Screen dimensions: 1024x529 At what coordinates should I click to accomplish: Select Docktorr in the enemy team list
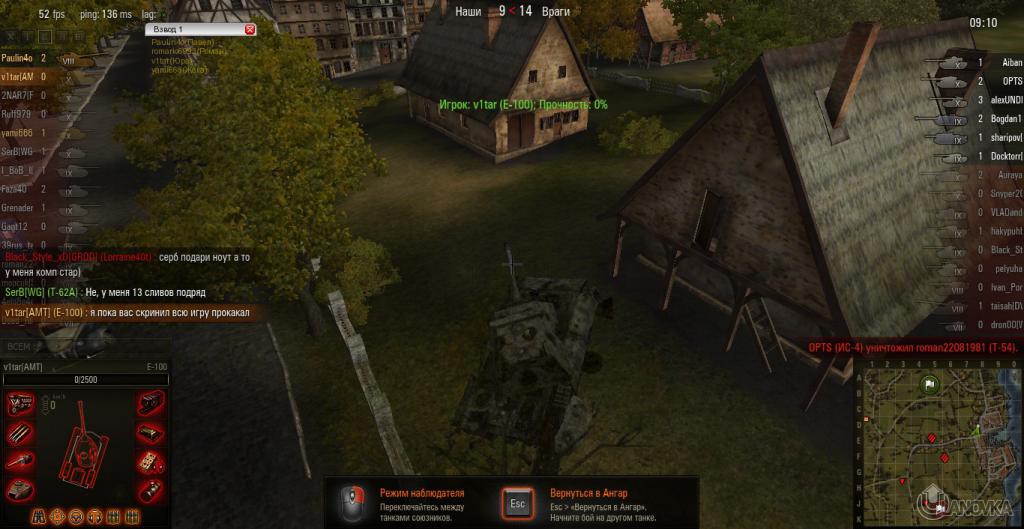coord(1005,156)
